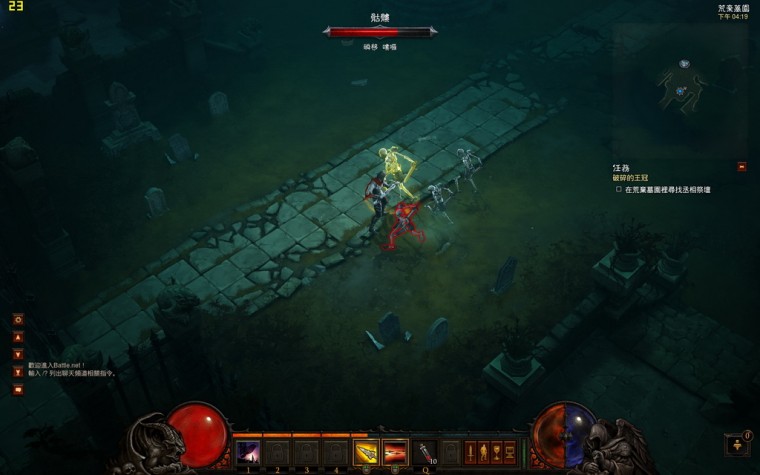
Task: Click the chat scroll-up arrow button
Action: (17, 337)
